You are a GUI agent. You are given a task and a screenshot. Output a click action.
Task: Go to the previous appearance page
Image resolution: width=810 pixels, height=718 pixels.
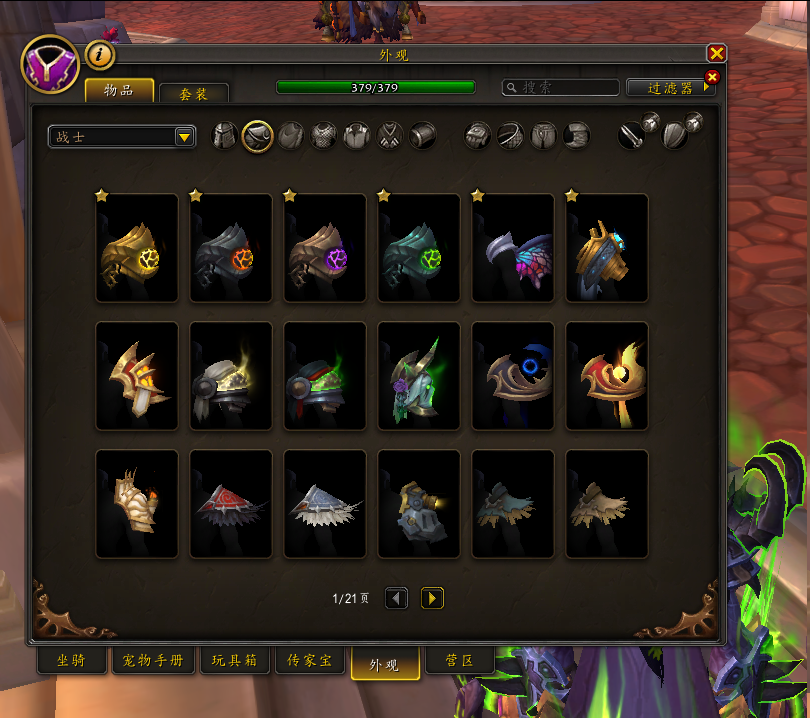pos(396,598)
